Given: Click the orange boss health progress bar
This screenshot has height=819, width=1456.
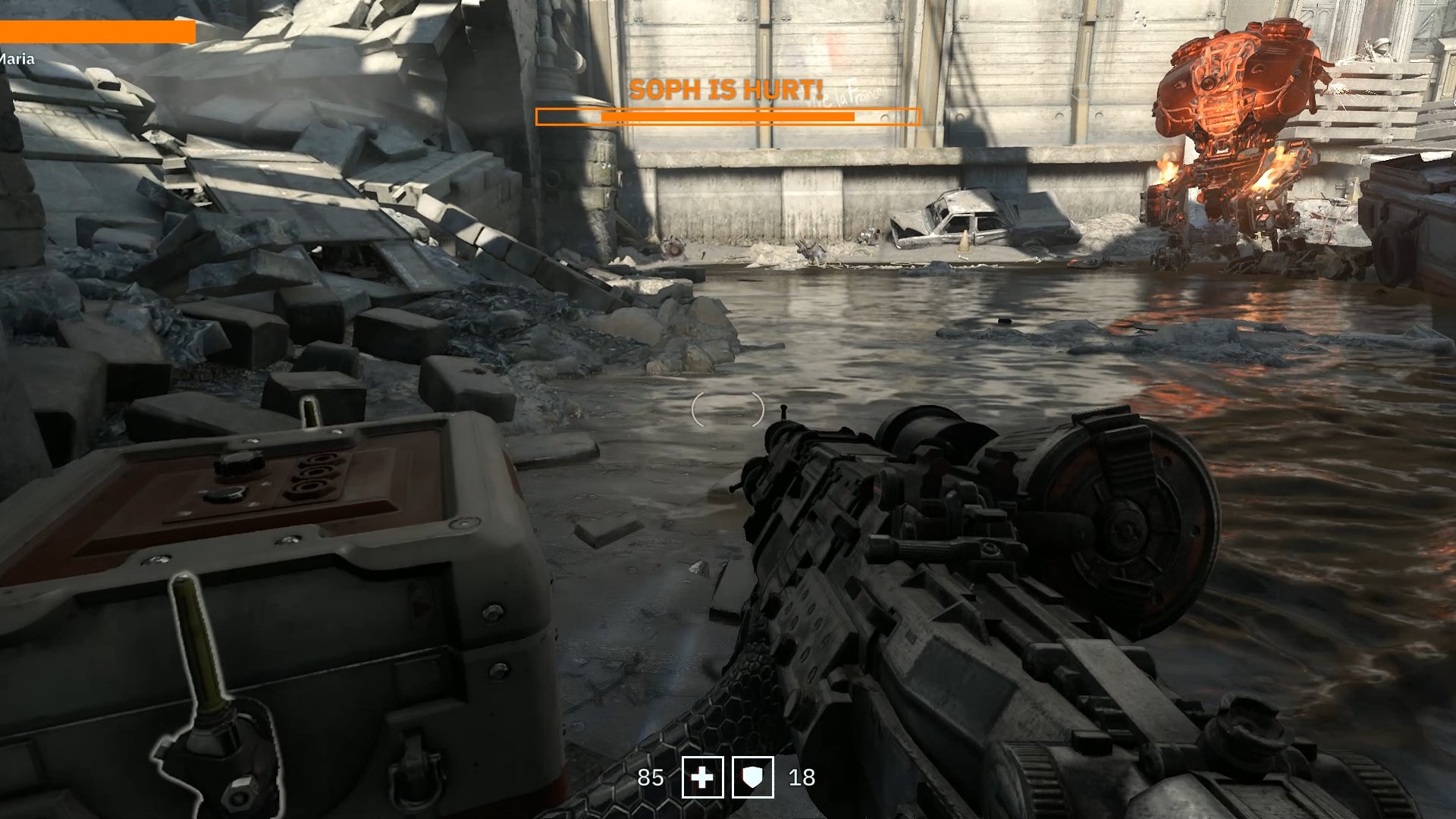Looking at the screenshot, I should tap(726, 115).
